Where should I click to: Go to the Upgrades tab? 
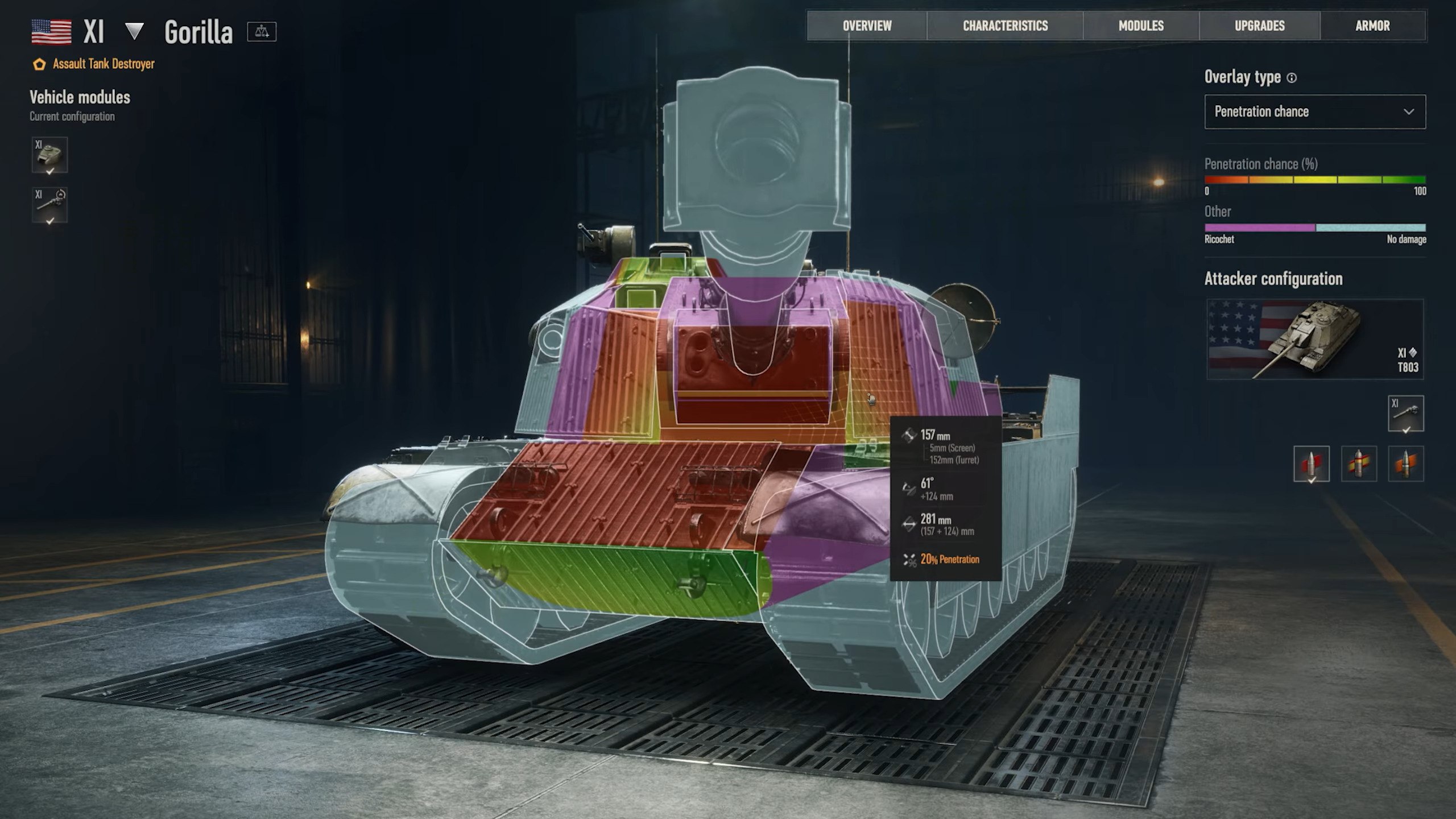1259,26
